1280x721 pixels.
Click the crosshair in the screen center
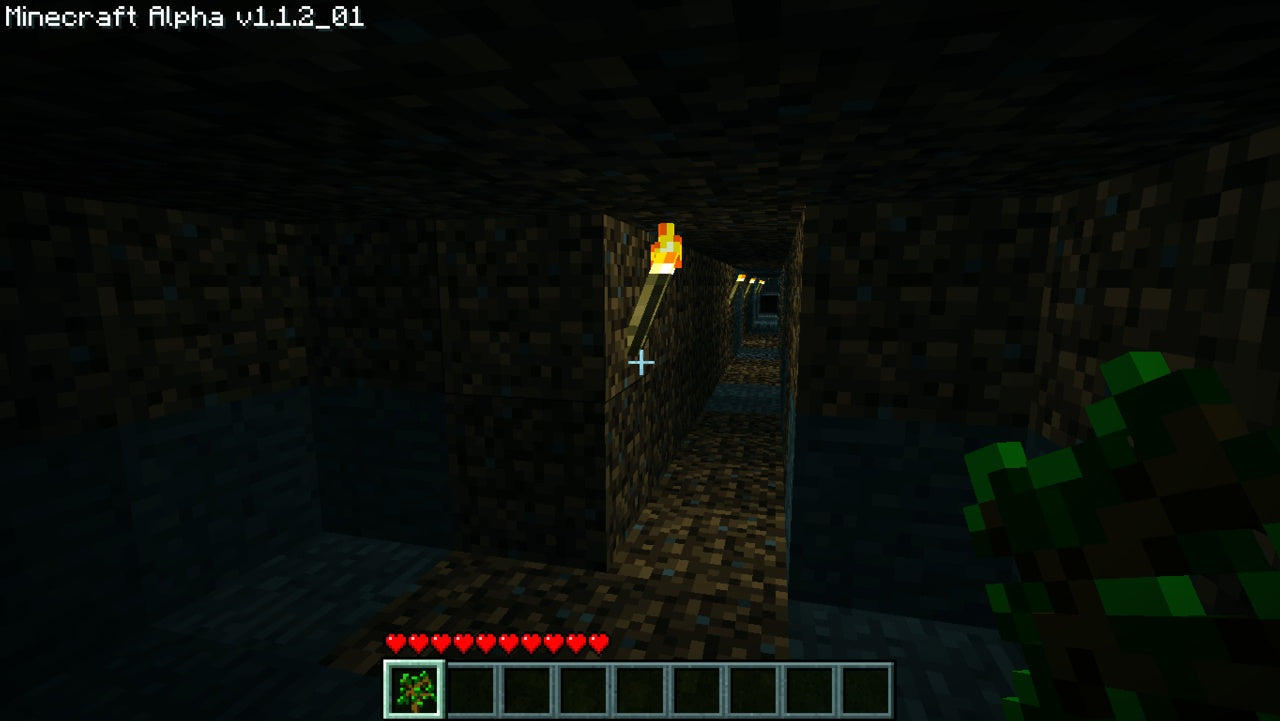[640, 362]
